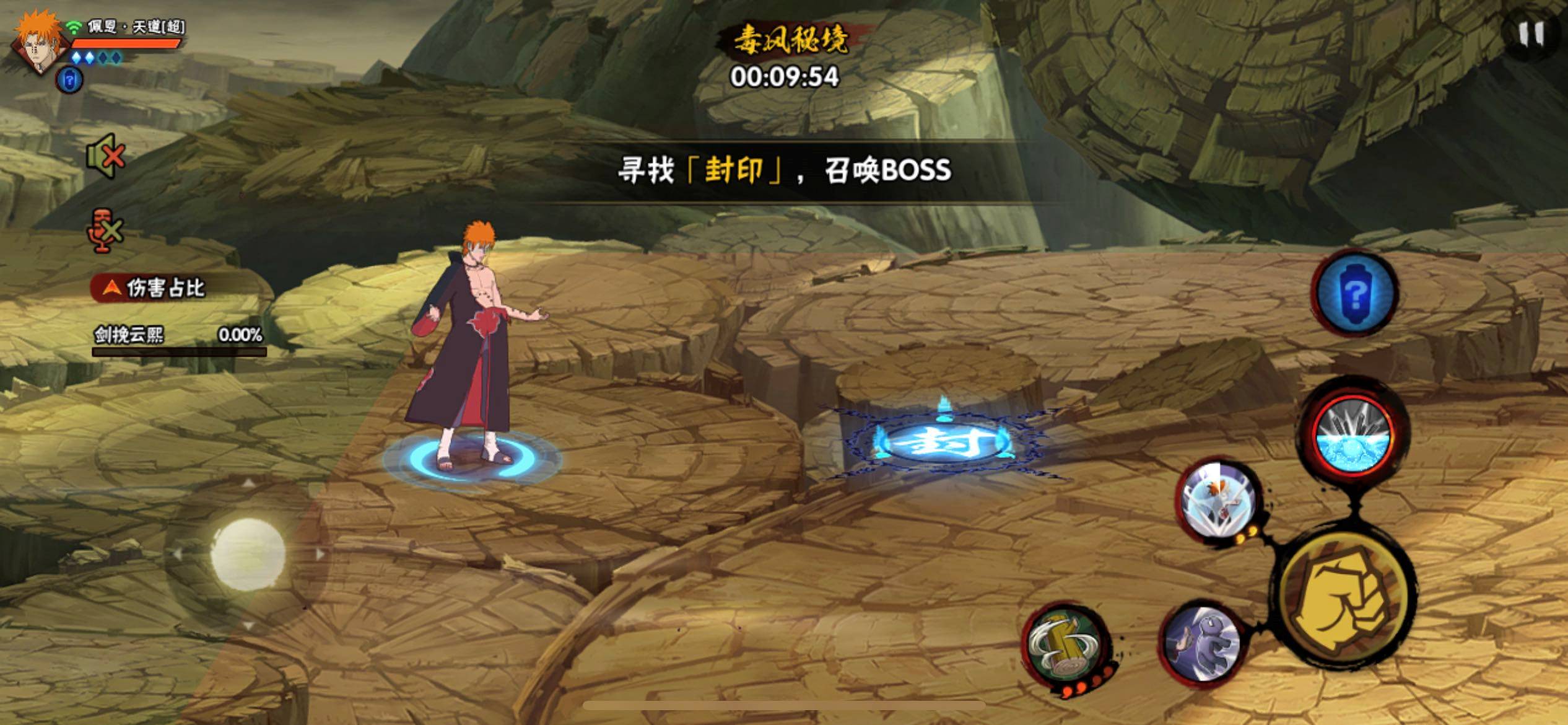Activate the ice burst ultimate skill

[1352, 435]
